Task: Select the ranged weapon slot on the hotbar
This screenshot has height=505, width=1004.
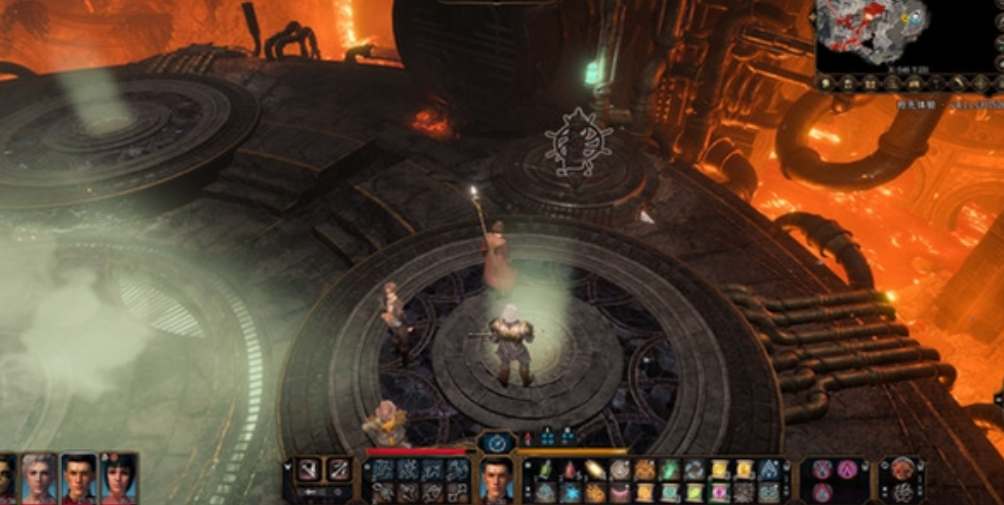Action: pos(340,469)
